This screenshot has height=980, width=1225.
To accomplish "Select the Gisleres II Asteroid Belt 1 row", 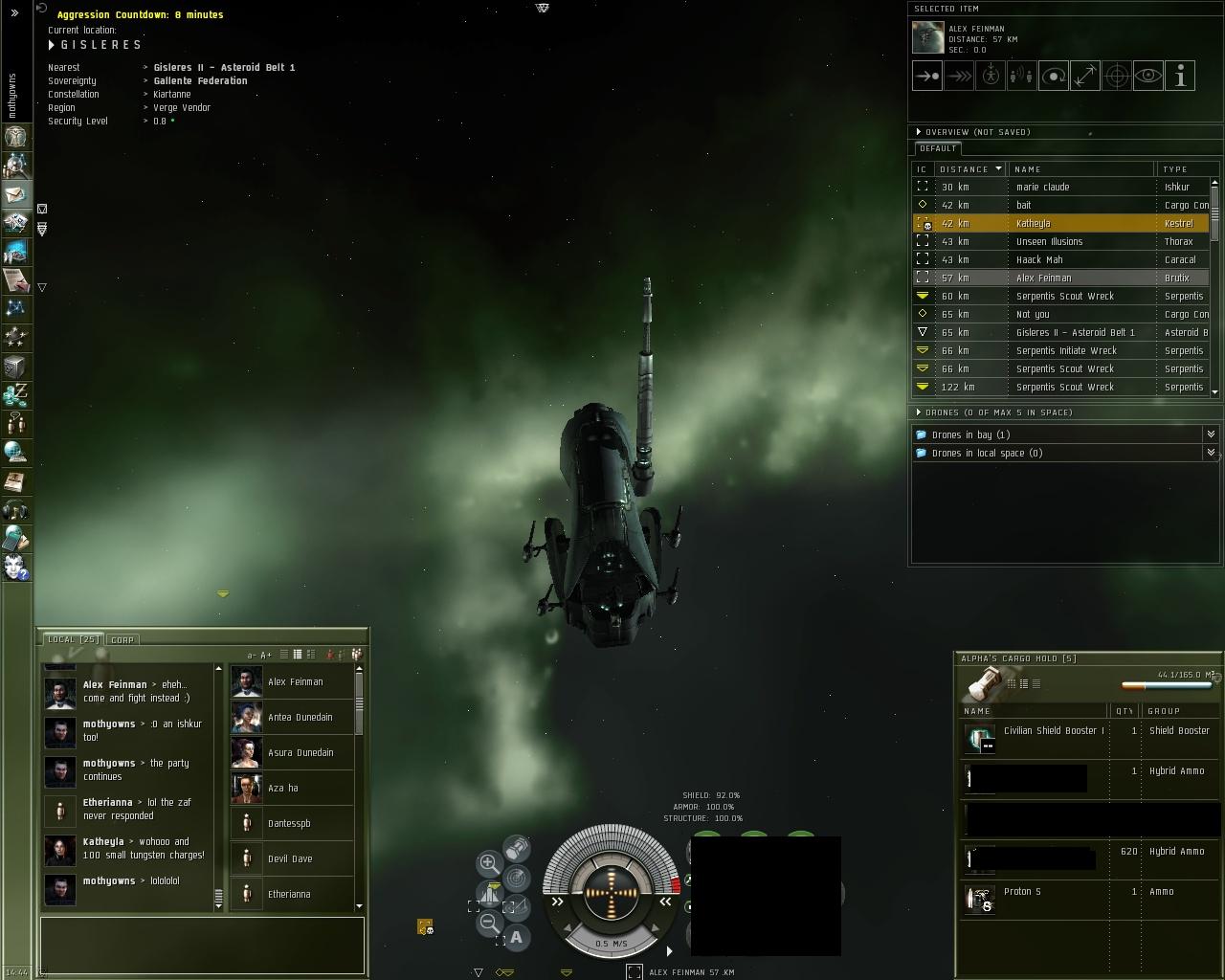I will pos(1062,332).
